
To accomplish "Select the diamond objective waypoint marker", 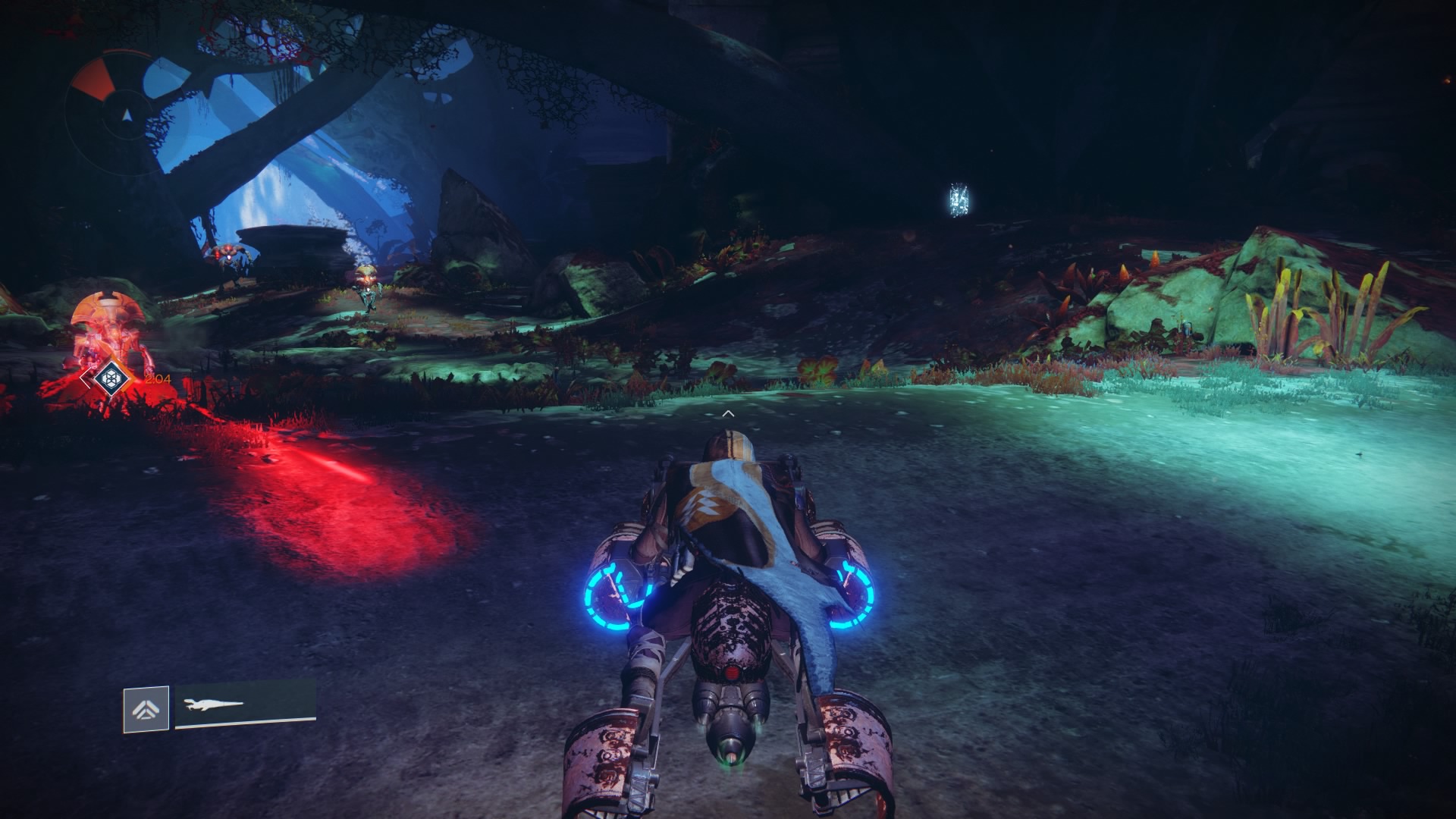I will point(112,377).
